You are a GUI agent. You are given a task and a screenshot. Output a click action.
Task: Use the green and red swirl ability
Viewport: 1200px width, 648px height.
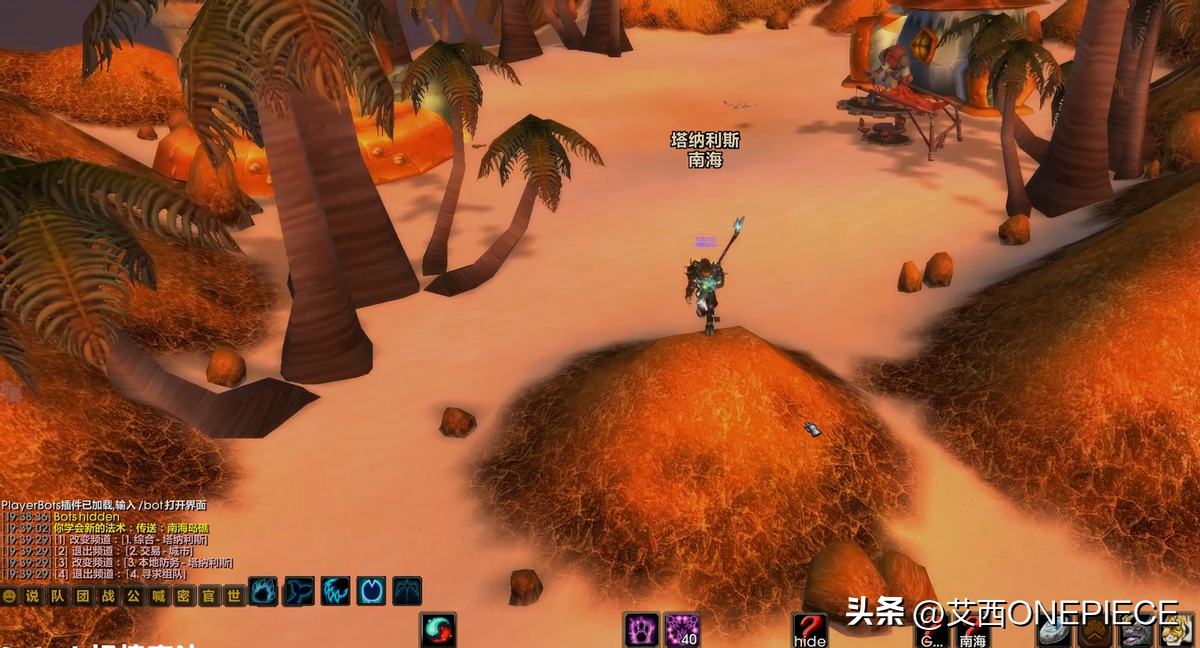(x=438, y=631)
